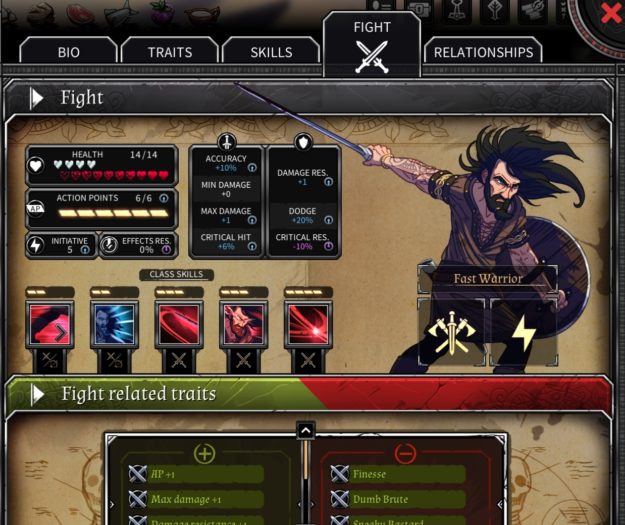The width and height of the screenshot is (625, 525).
Task: Click the crossed axes Fast Warrior icon
Action: click(449, 332)
